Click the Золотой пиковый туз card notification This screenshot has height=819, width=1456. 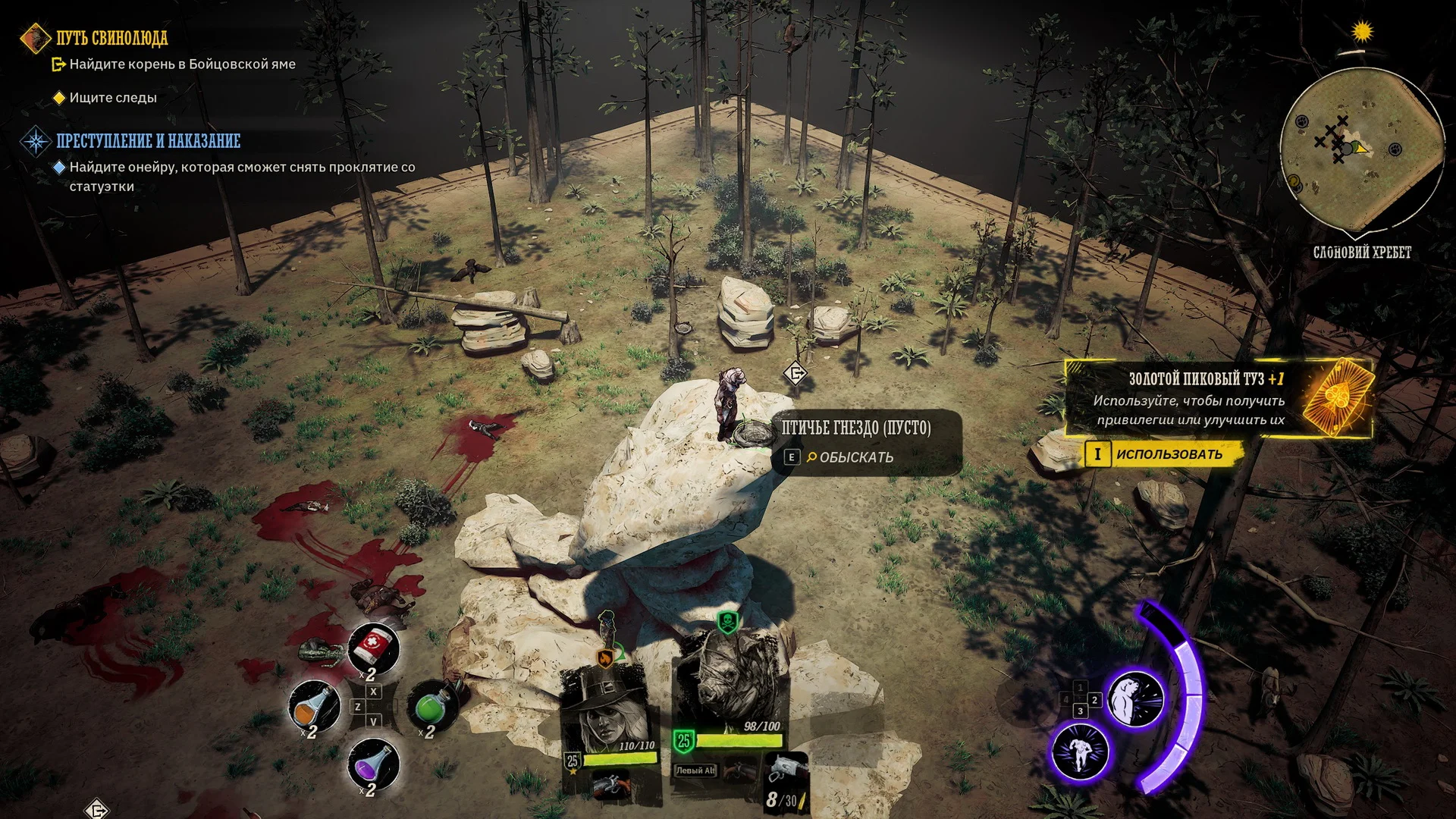point(1218,399)
